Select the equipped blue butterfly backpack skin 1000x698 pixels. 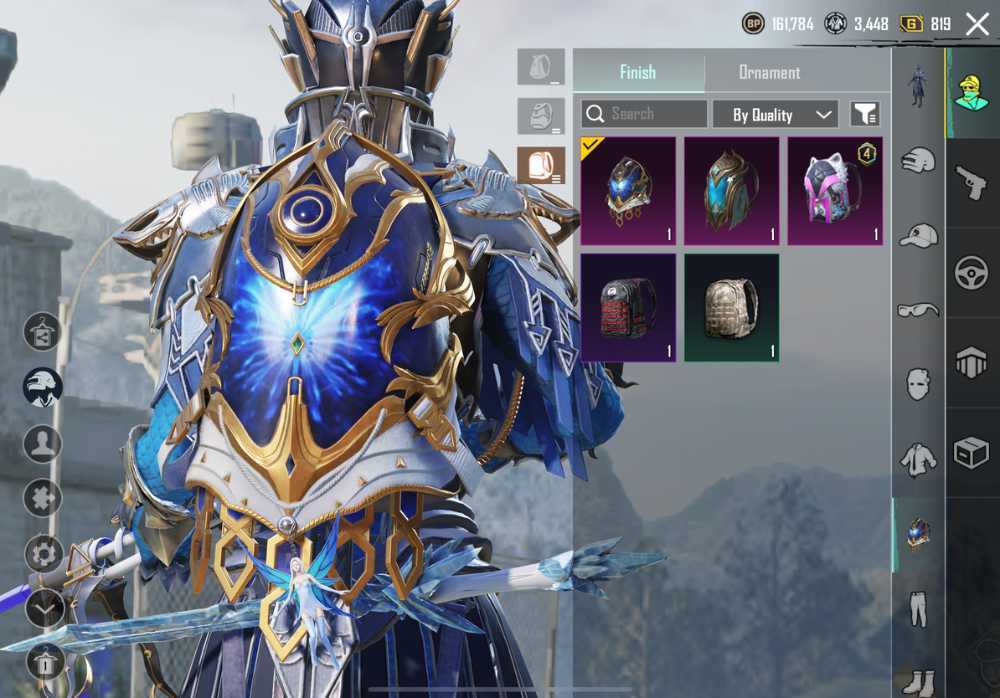pyautogui.click(x=628, y=191)
